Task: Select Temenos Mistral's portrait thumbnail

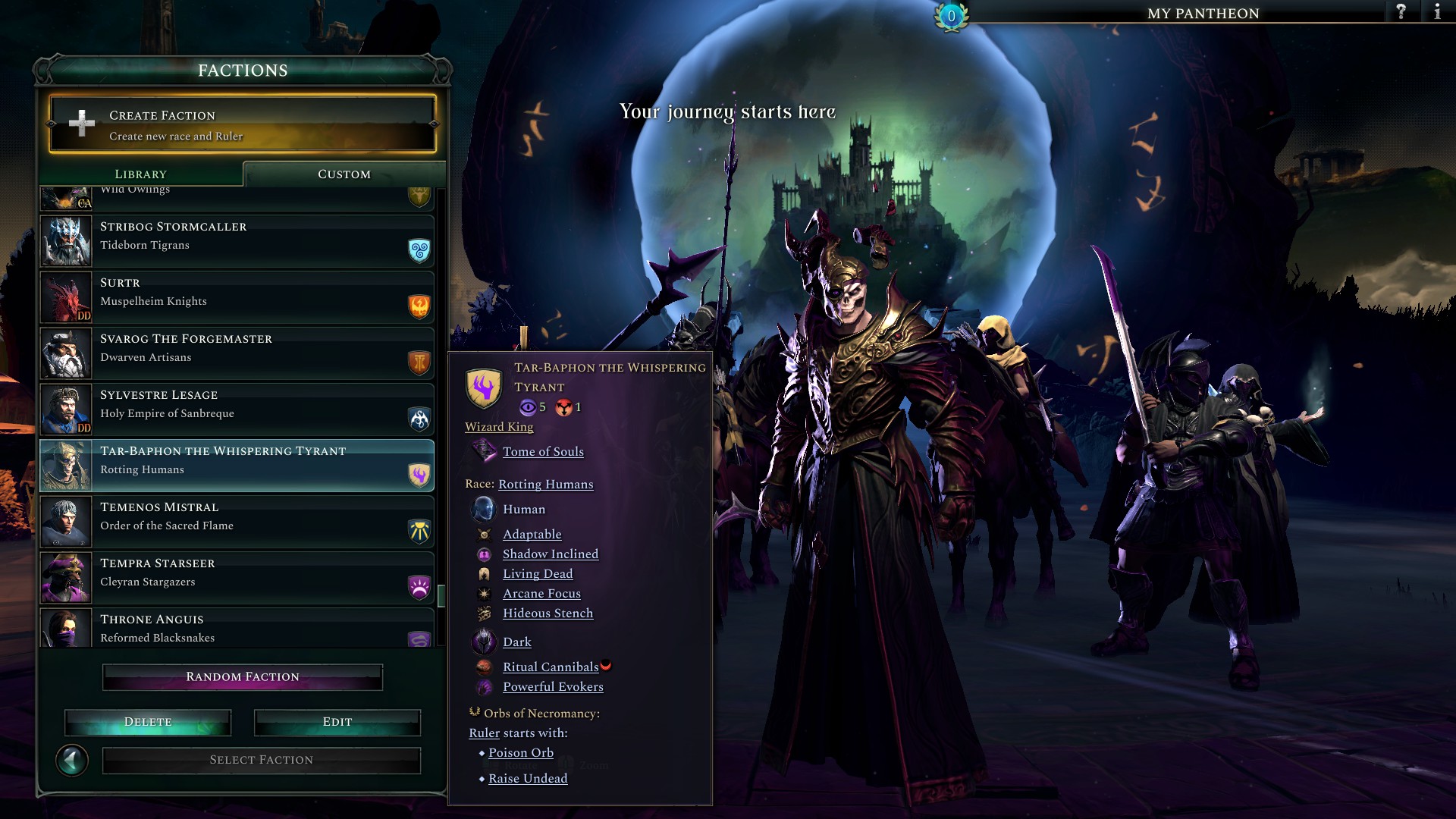Action: (65, 522)
